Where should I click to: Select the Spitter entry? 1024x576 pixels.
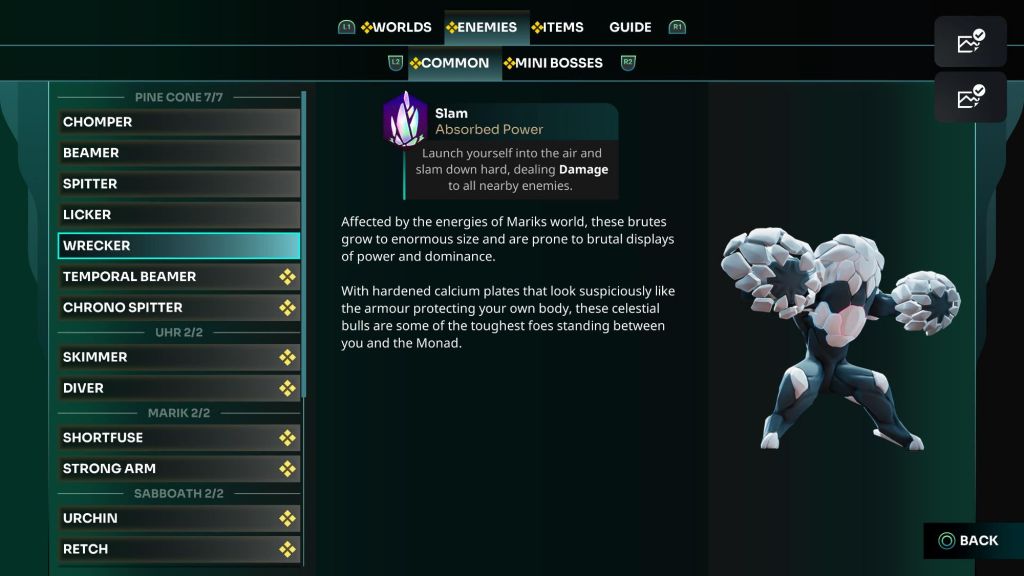[179, 184]
